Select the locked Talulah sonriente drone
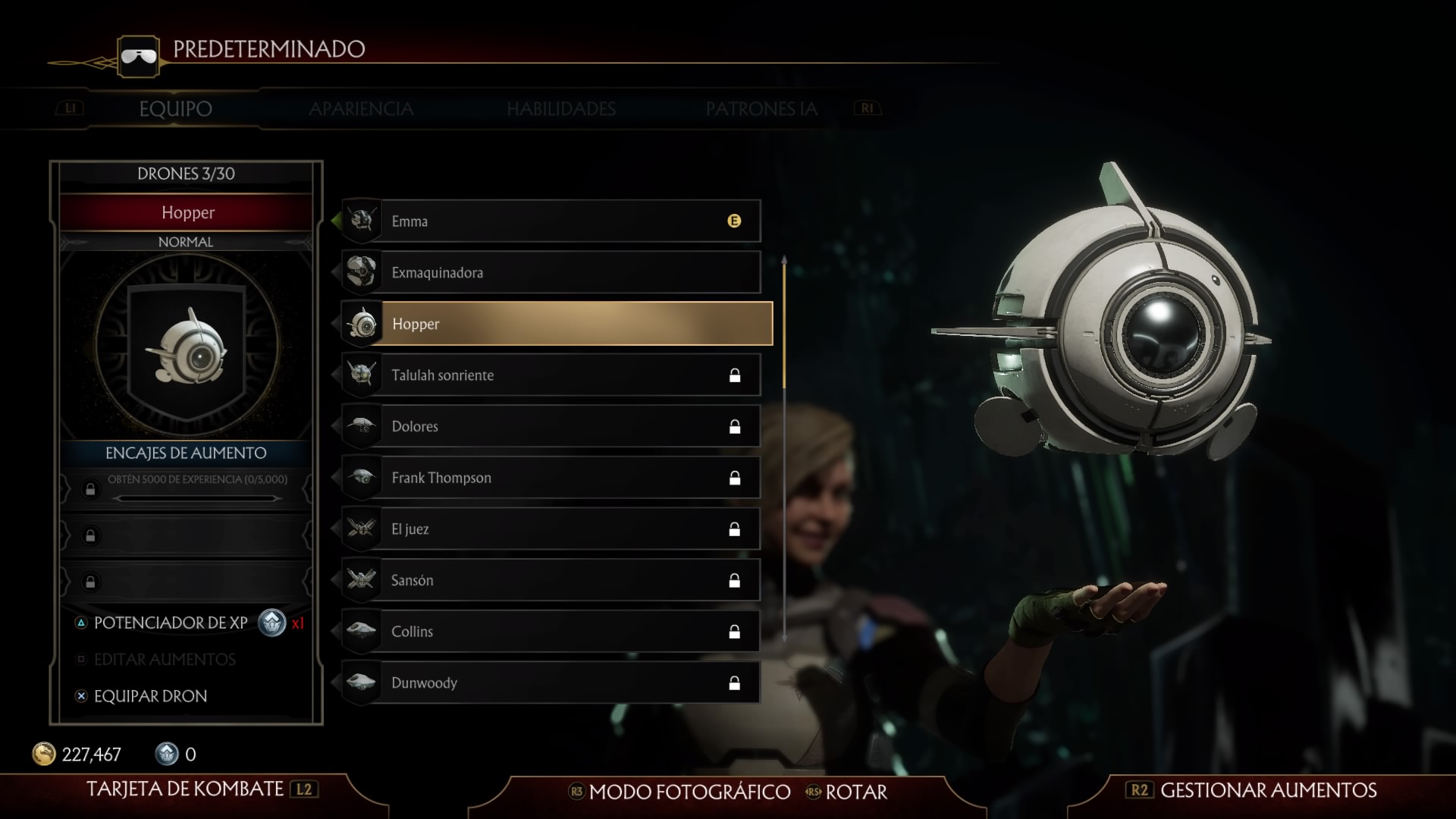 (x=552, y=375)
